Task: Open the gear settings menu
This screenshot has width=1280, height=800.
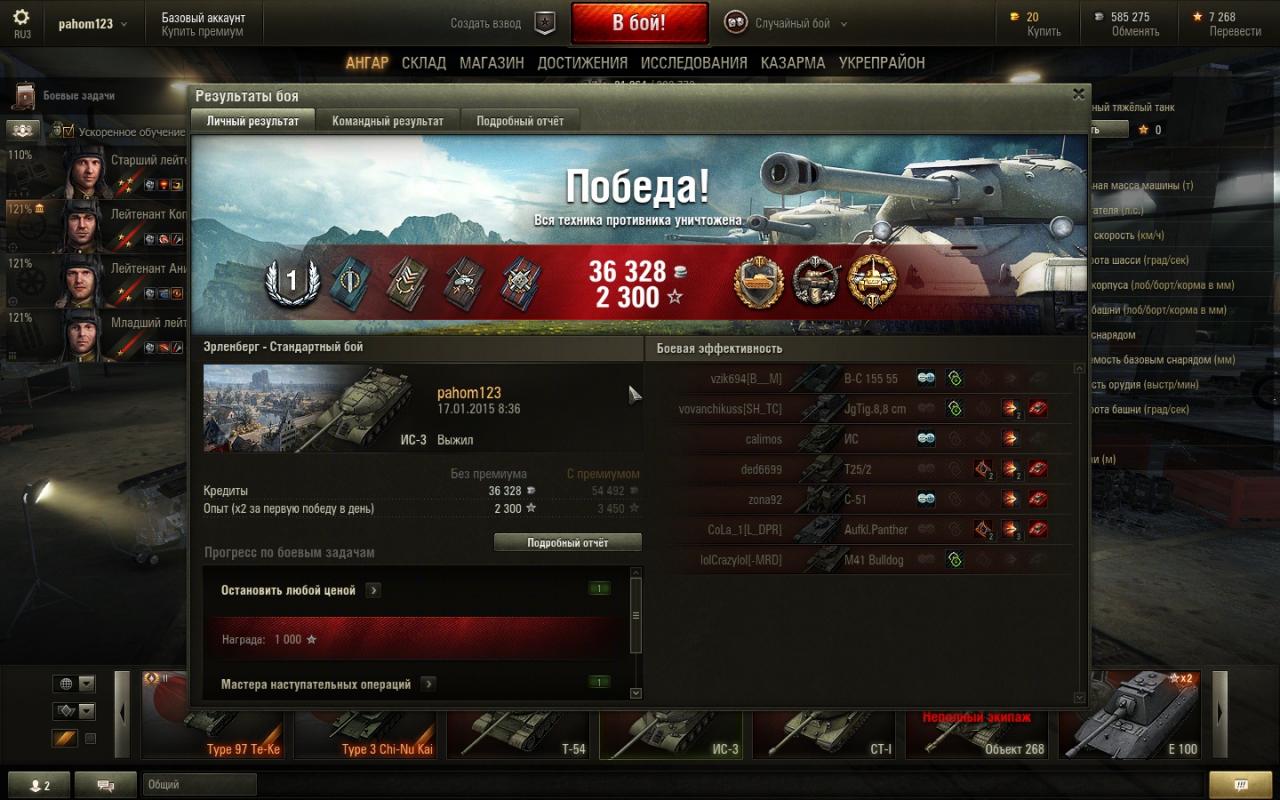Action: click(21, 18)
